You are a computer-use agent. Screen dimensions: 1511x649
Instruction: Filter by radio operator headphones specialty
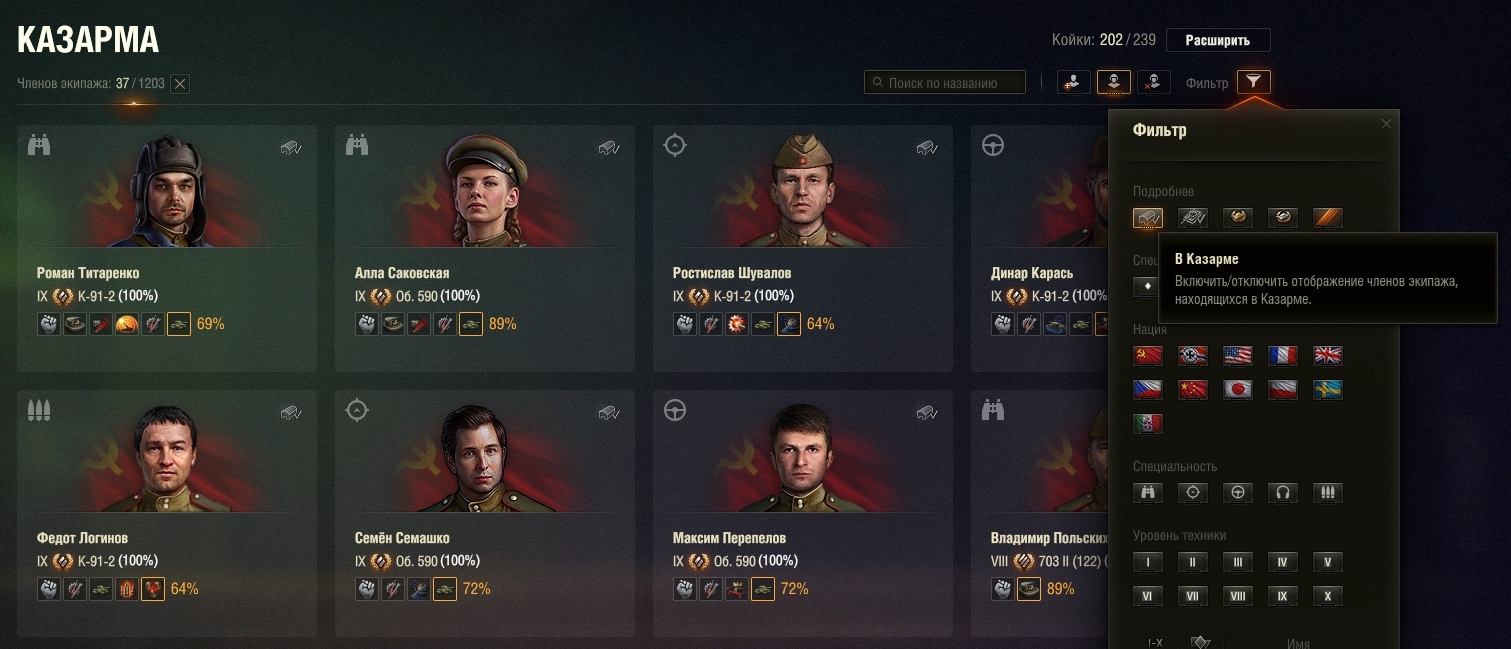click(1282, 492)
